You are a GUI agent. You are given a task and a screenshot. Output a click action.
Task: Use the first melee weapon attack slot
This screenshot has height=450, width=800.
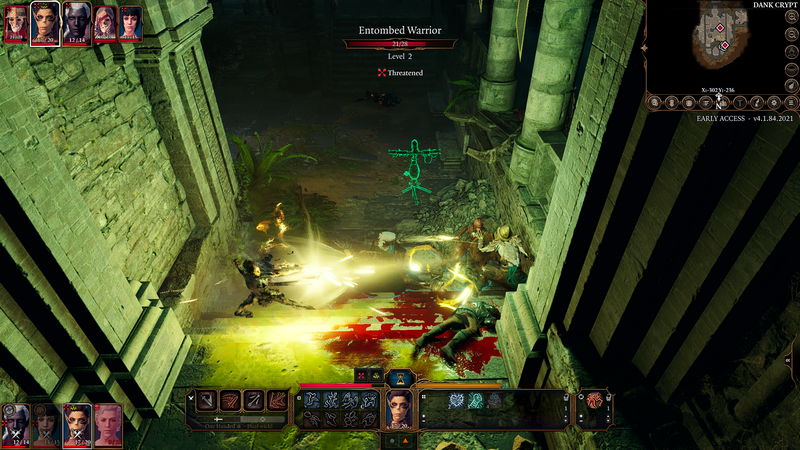click(208, 401)
